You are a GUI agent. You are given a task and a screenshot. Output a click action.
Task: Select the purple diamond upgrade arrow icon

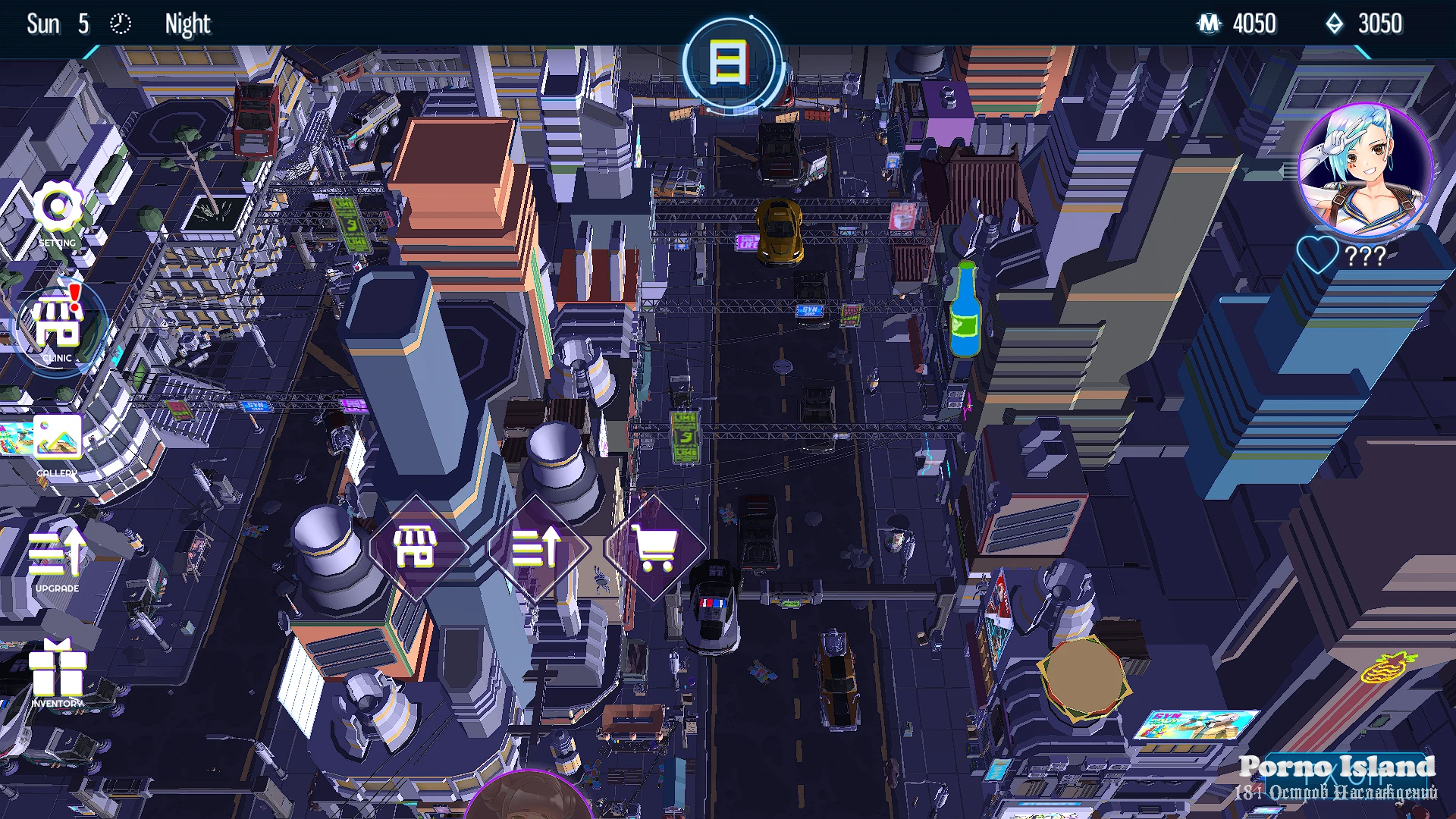536,548
